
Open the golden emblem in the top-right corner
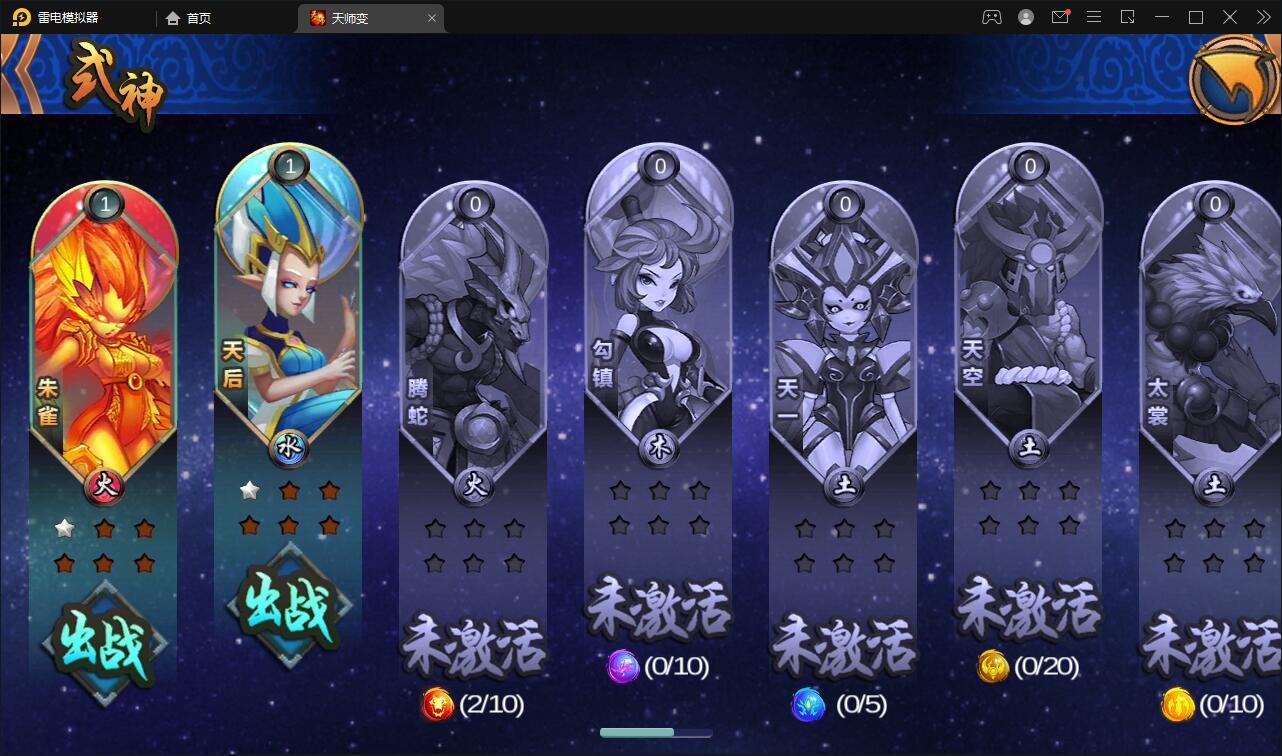pyautogui.click(x=1232, y=78)
